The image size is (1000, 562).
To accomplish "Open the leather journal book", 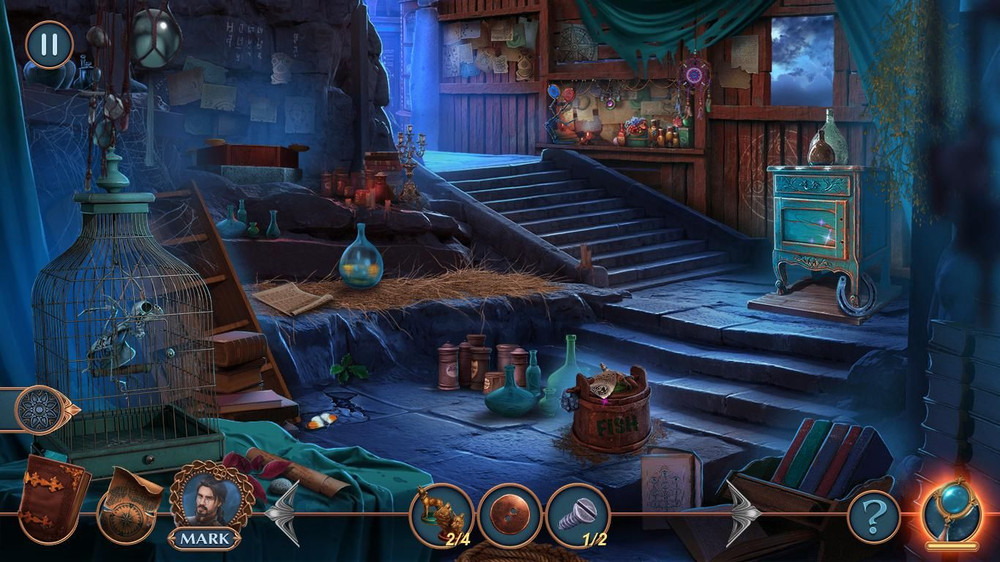I will point(53,496).
